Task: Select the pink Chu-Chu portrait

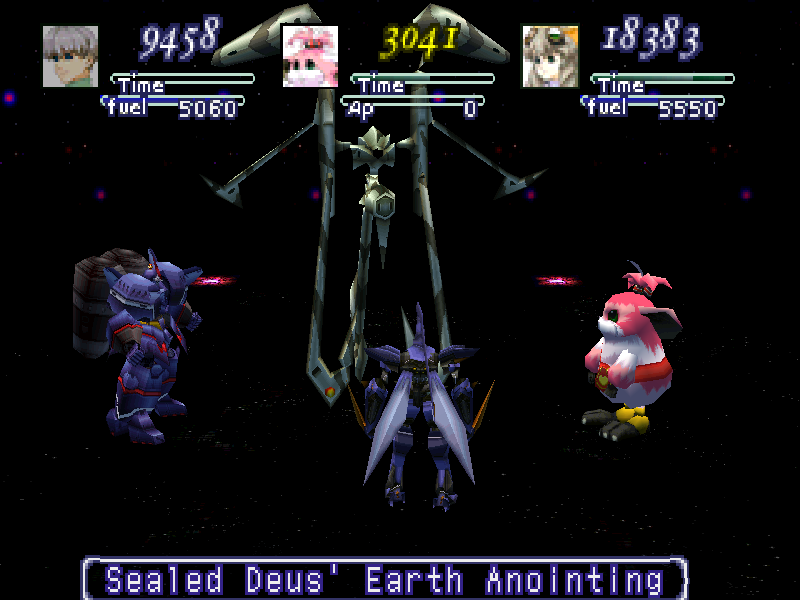Action: point(309,56)
